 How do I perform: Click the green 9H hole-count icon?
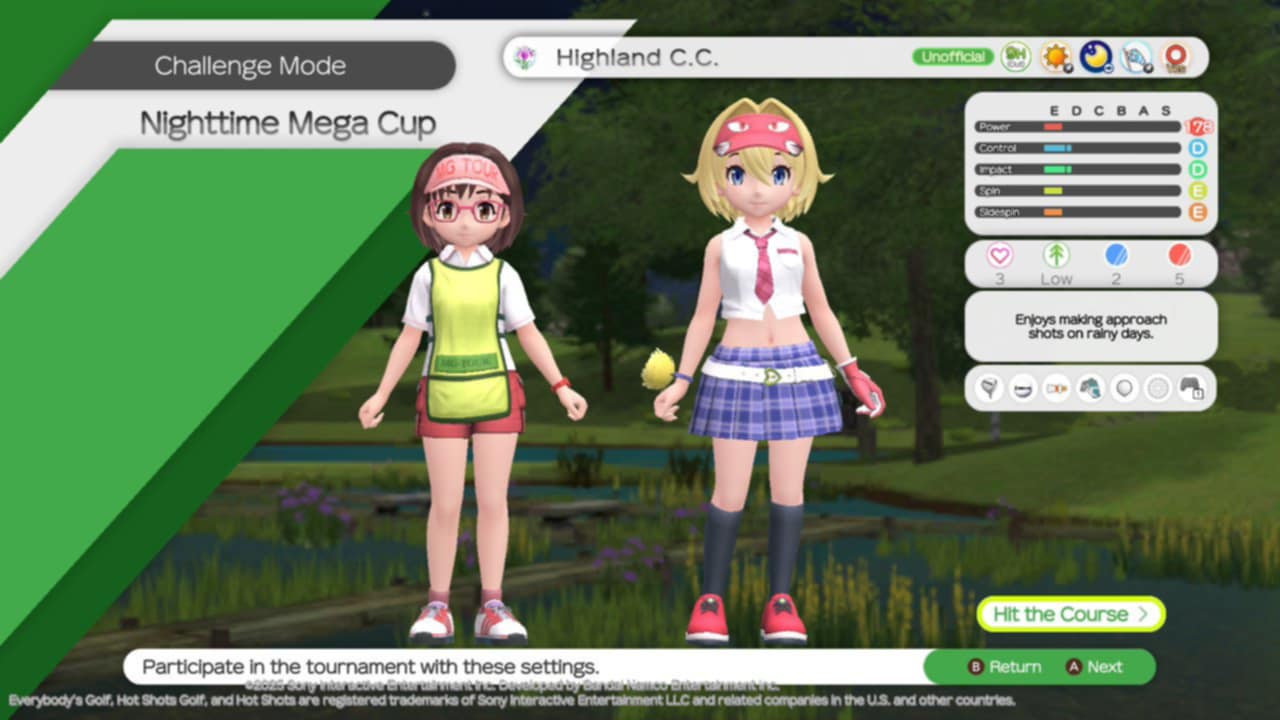coord(1015,57)
